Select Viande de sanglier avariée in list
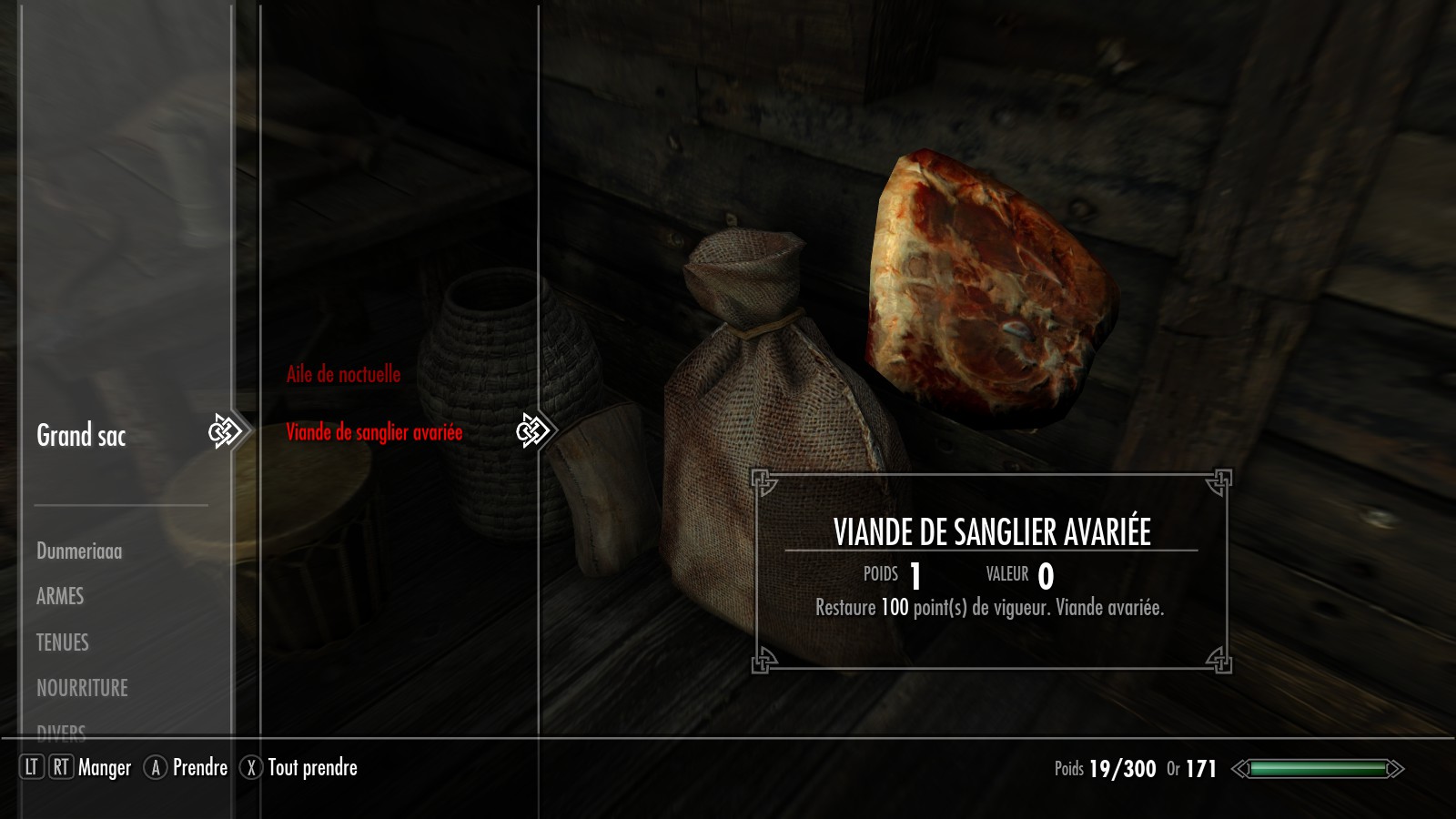 (374, 432)
